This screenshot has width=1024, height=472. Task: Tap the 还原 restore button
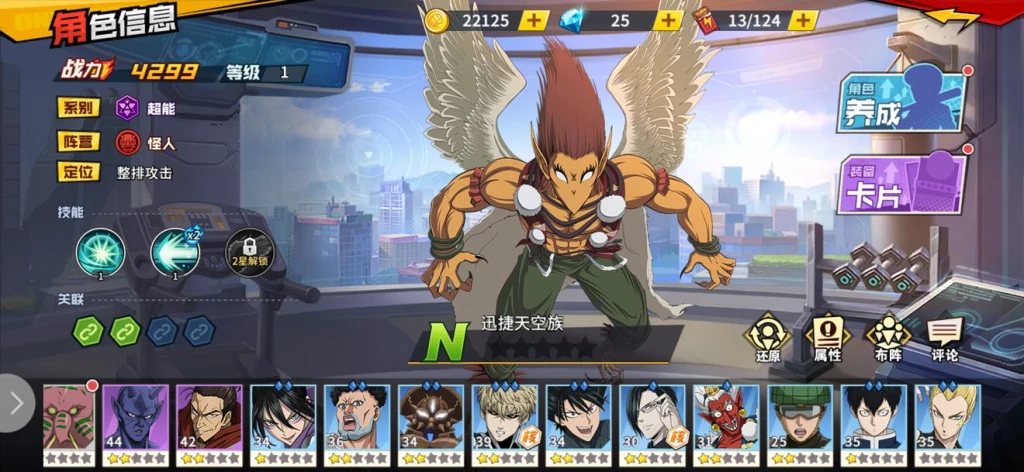click(768, 338)
